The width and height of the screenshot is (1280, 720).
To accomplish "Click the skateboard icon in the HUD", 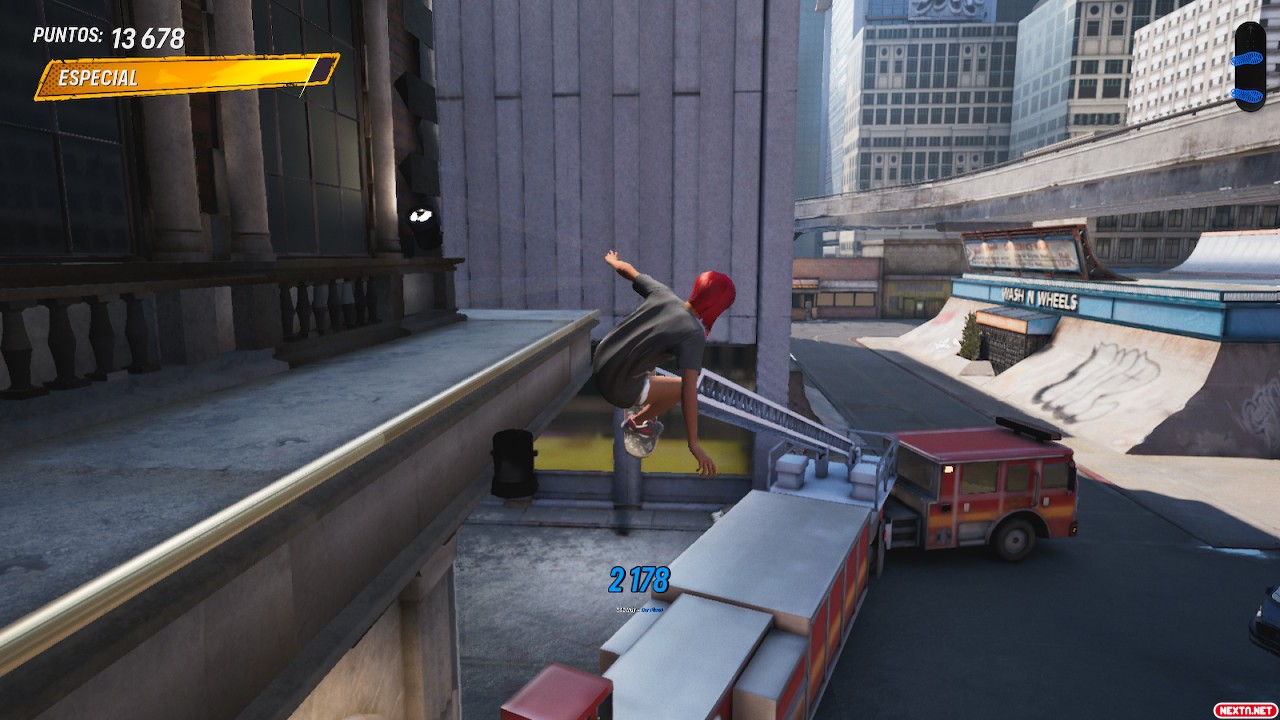I will click(x=1249, y=65).
